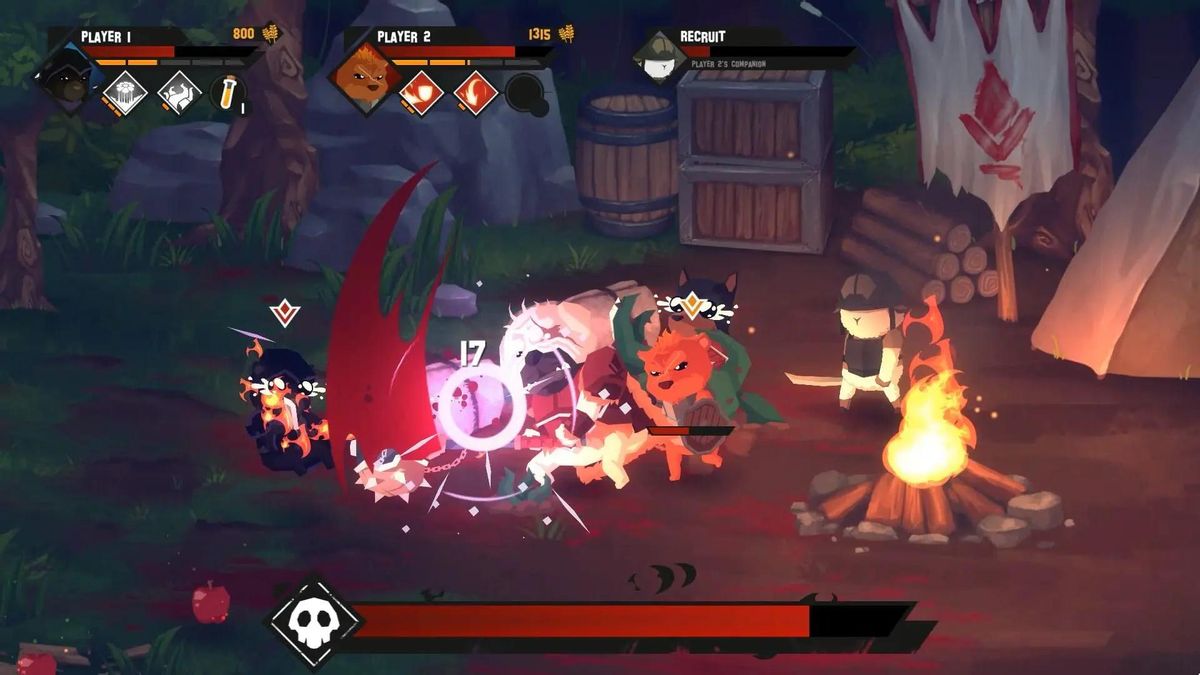Activate Player 1's ground slam ability
The height and width of the screenshot is (675, 1200).
click(126, 92)
